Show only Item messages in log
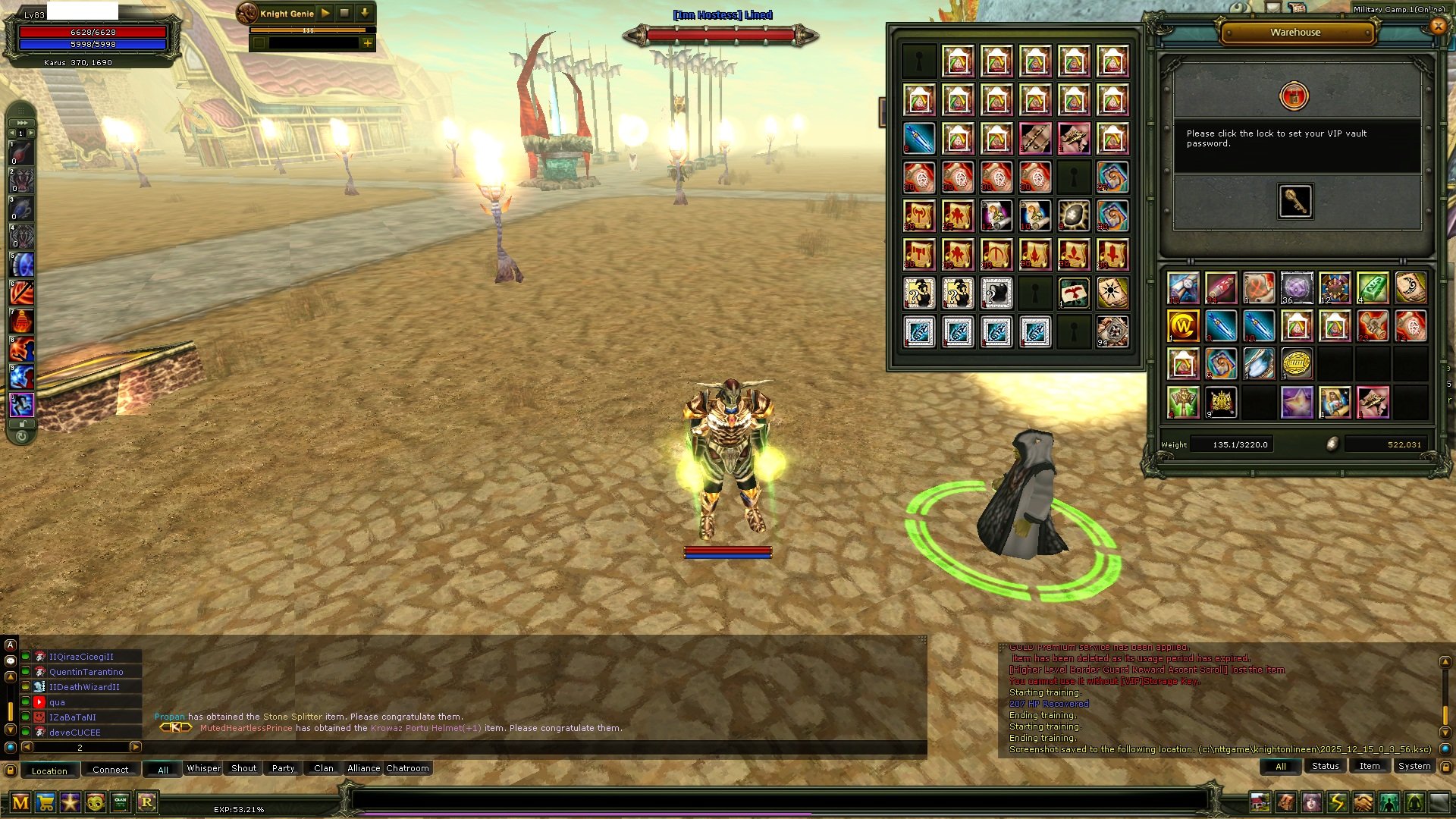This screenshot has height=819, width=1456. pyautogui.click(x=1370, y=766)
